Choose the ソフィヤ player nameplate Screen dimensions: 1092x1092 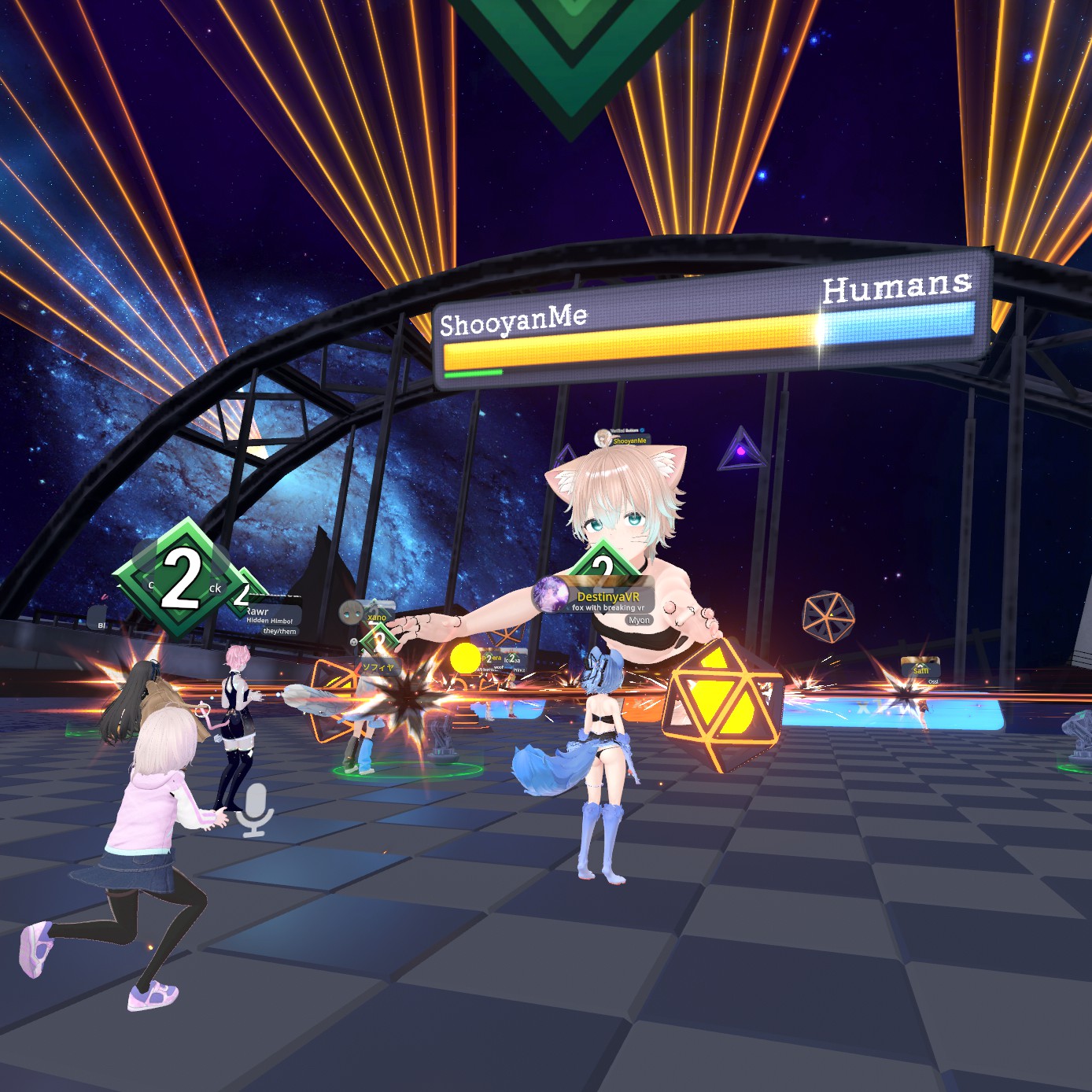click(x=378, y=667)
